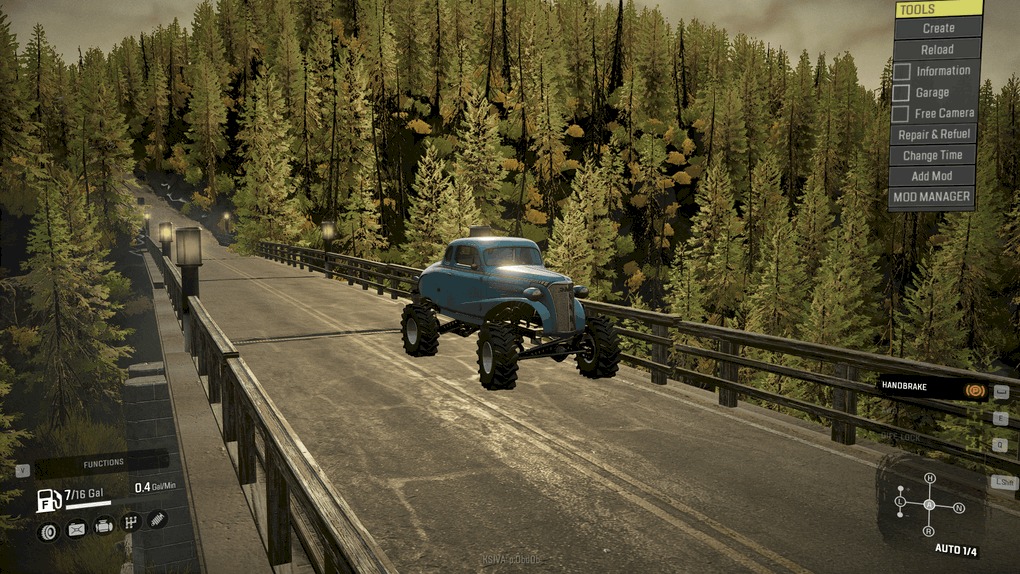Click the suspension spring icon
The width and height of the screenshot is (1020, 574).
pos(157,519)
